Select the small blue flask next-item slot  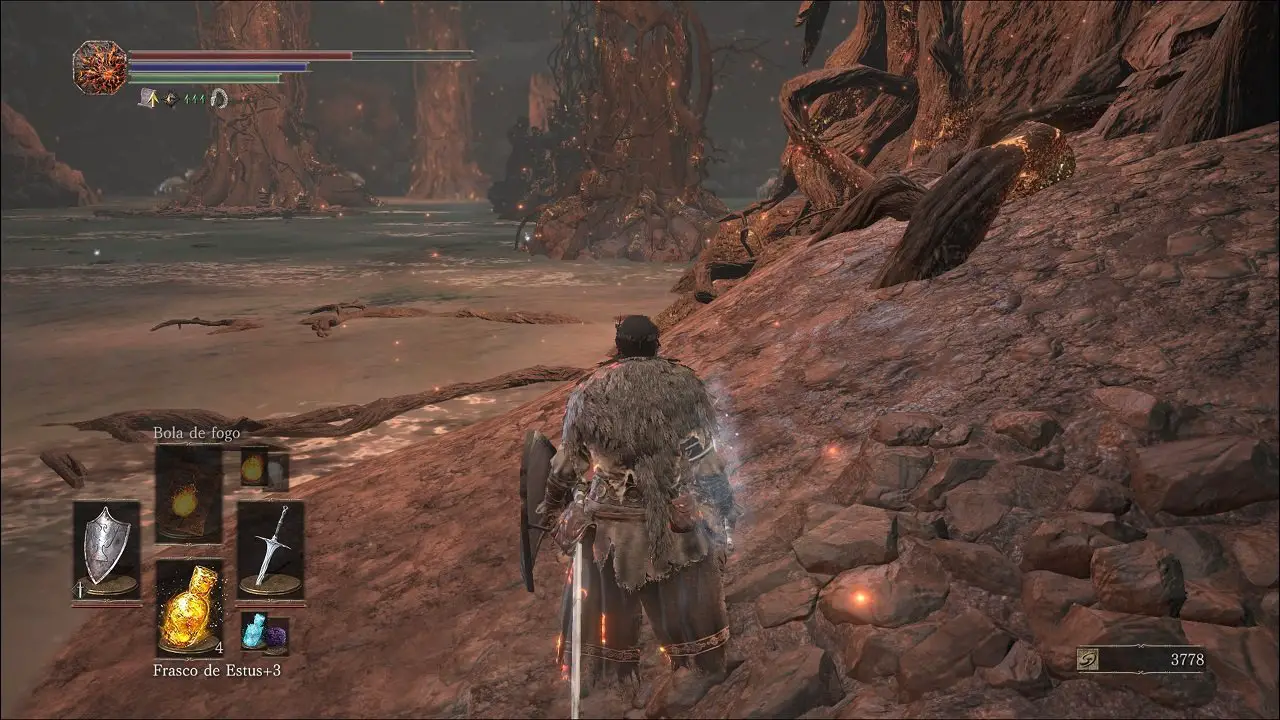264,635
